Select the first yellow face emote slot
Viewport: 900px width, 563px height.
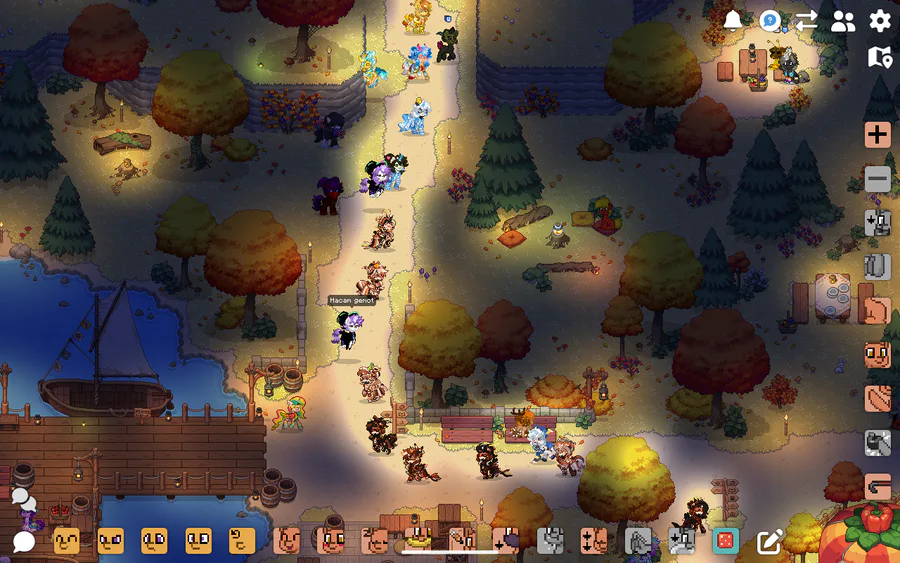pos(67,541)
